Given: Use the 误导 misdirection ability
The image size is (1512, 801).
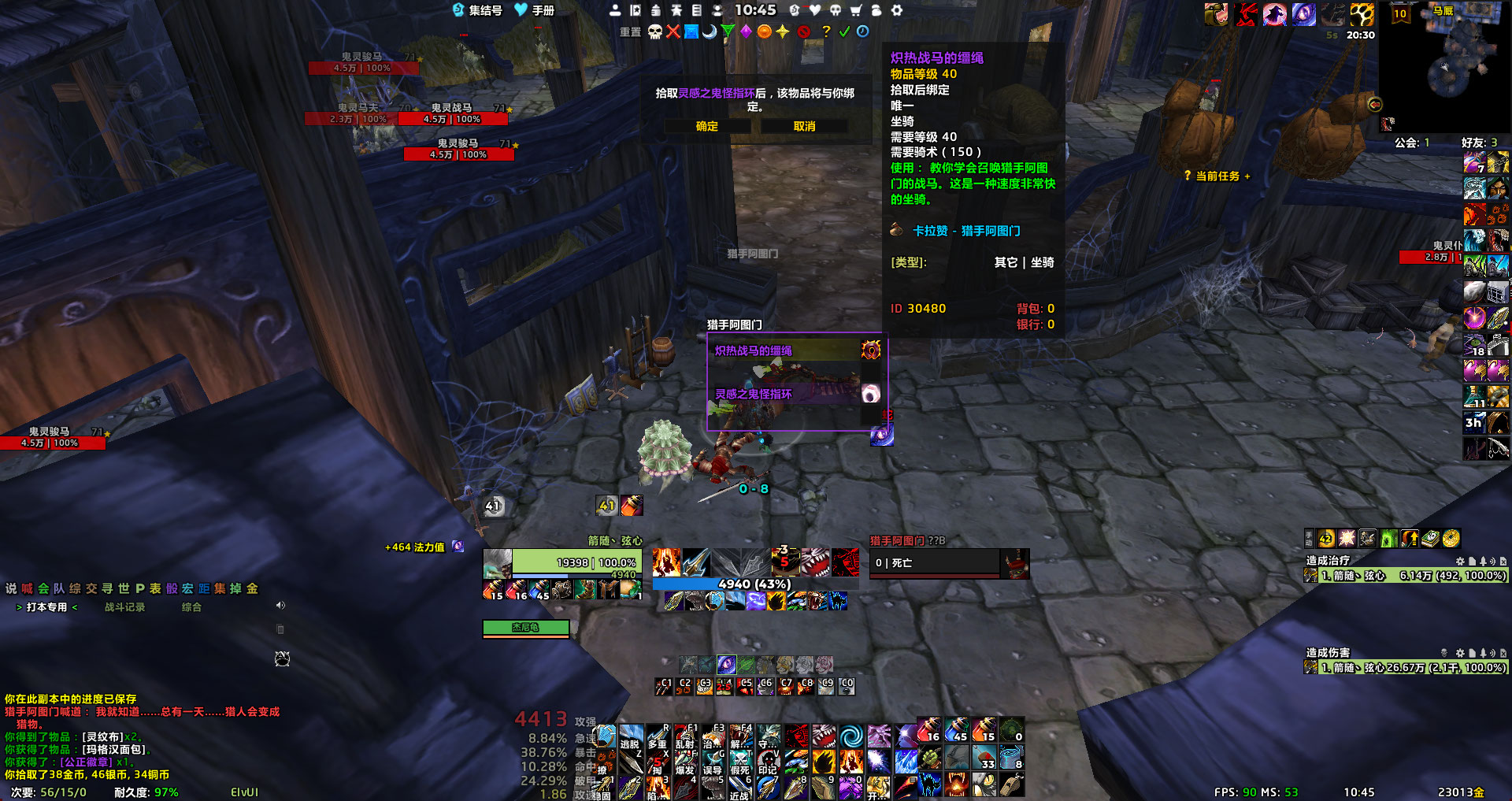Looking at the screenshot, I should (x=712, y=762).
